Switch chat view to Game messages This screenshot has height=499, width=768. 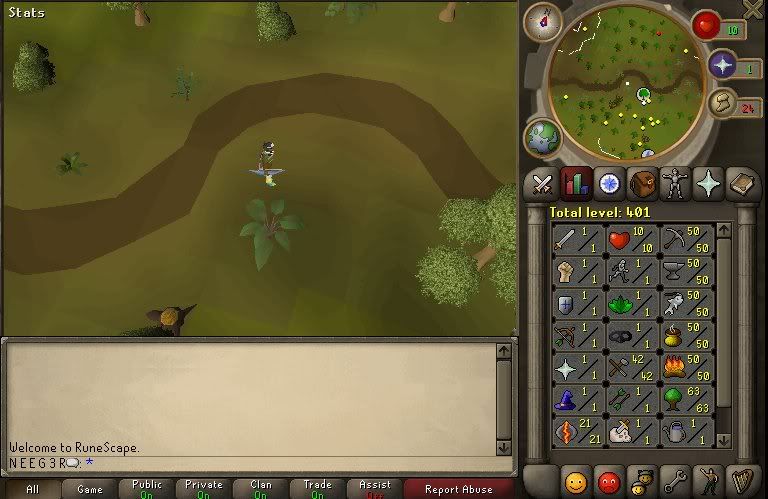[x=89, y=489]
